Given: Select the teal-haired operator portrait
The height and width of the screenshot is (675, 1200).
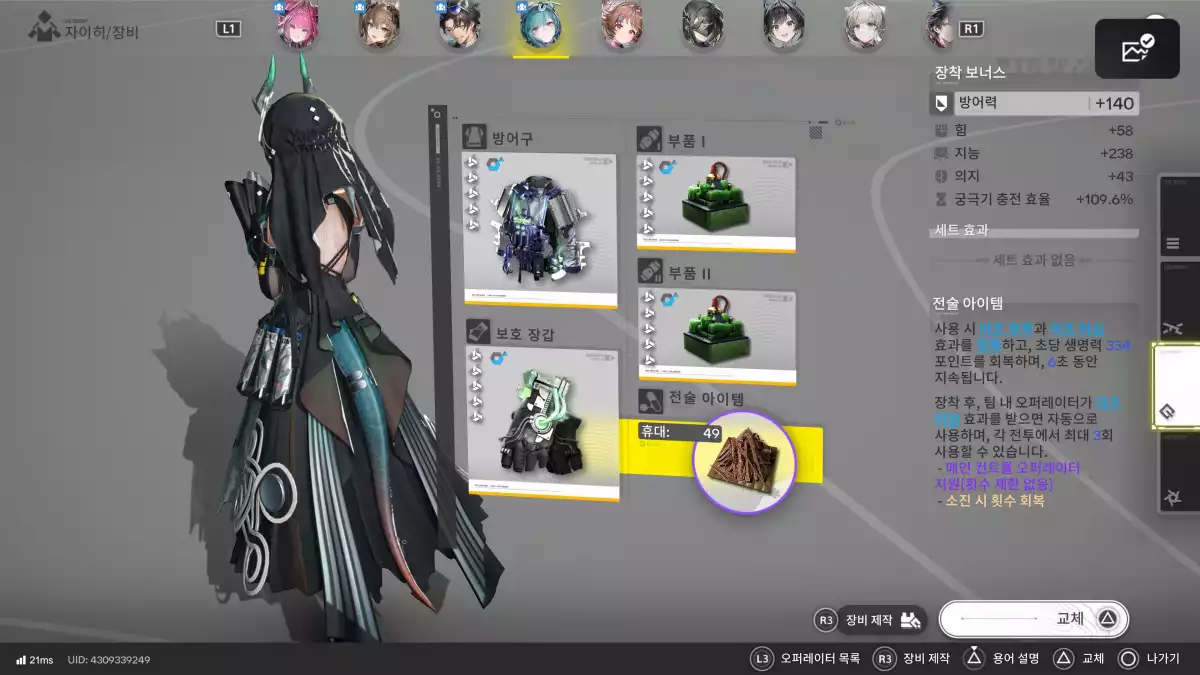Looking at the screenshot, I should click(x=541, y=27).
